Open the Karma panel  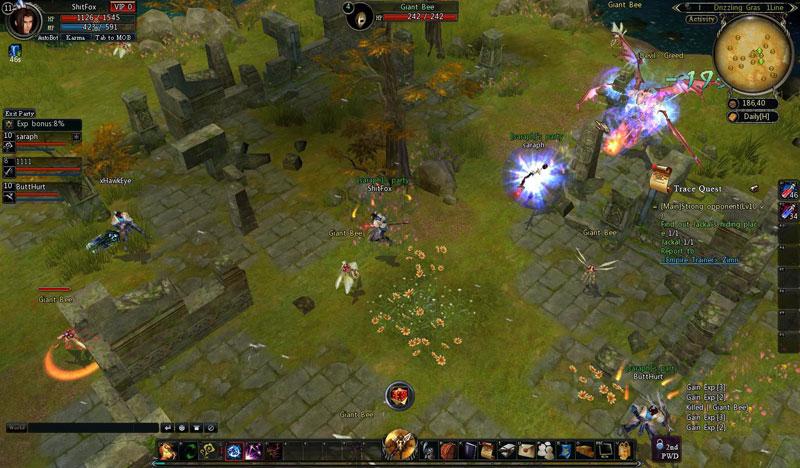pos(76,37)
